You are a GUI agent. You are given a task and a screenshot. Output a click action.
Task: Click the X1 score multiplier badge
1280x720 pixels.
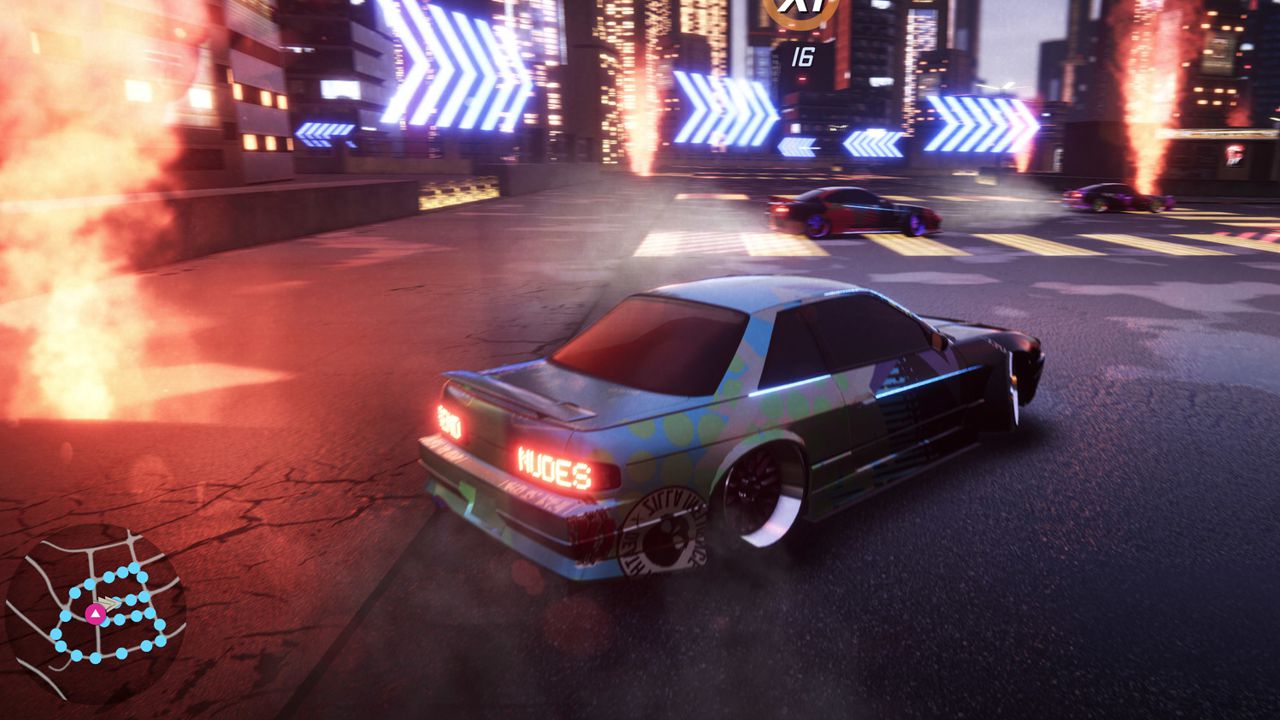click(x=800, y=10)
